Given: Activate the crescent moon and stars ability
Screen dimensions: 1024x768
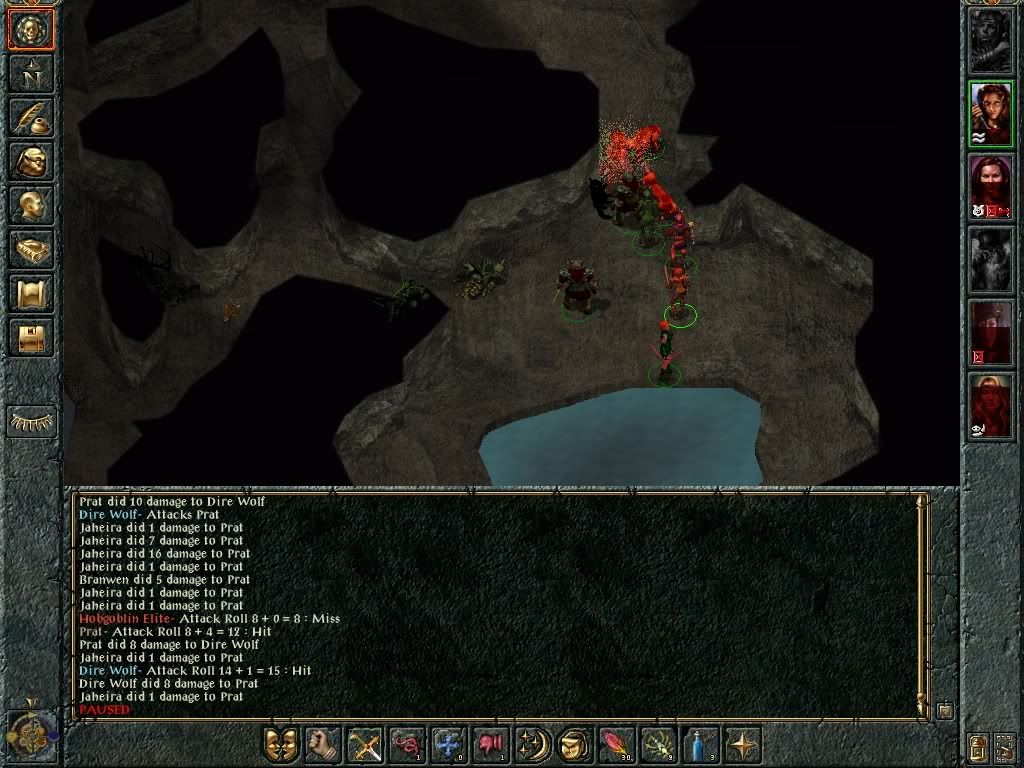Looking at the screenshot, I should (532, 745).
